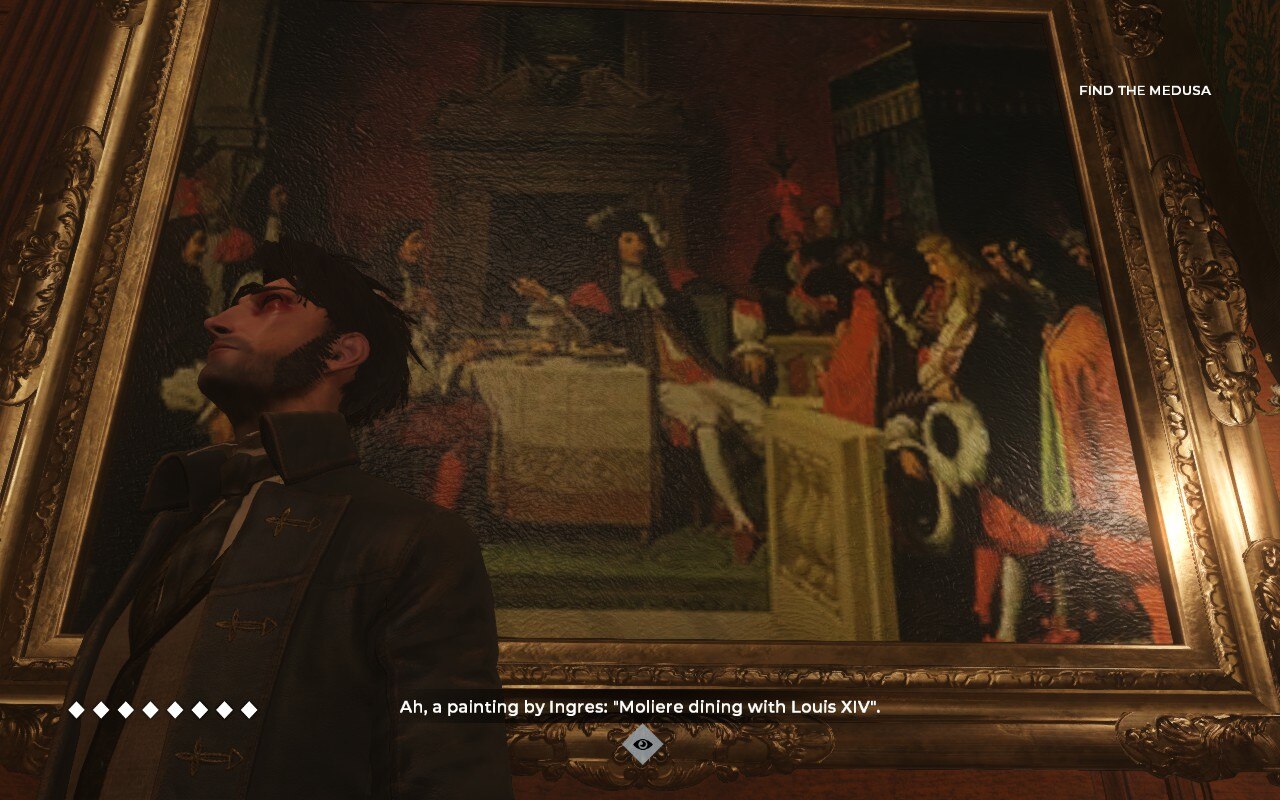The image size is (1280, 800).
Task: Select the Find the Medusa objective
Action: 1144,91
